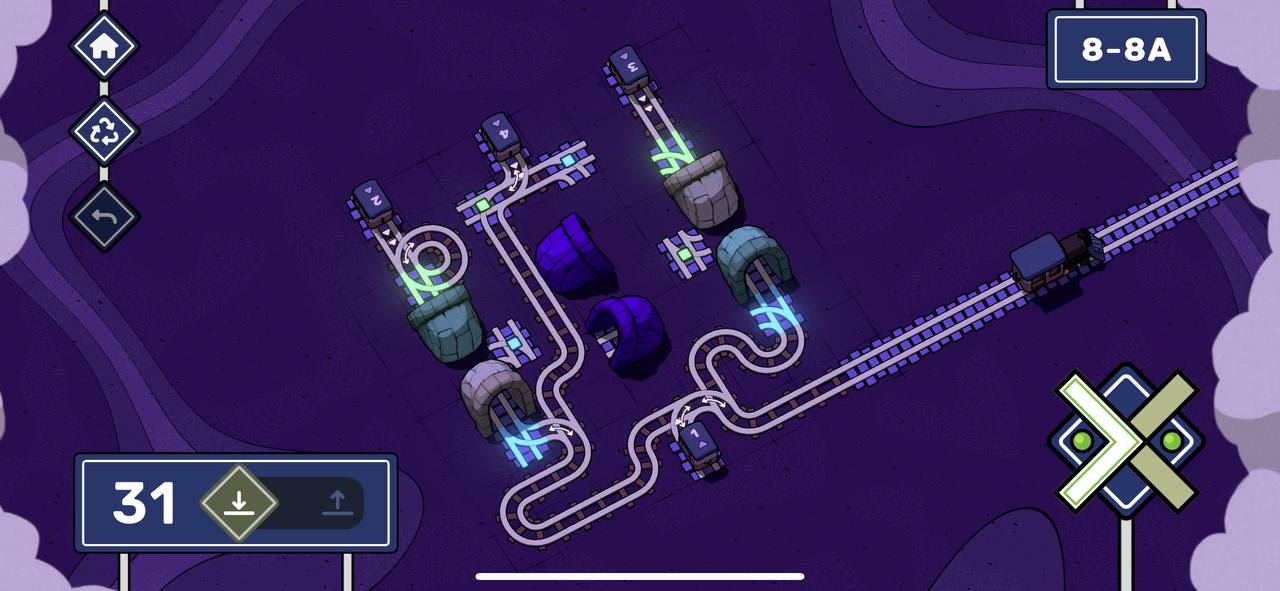Go to the home menu

pyautogui.click(x=104, y=46)
